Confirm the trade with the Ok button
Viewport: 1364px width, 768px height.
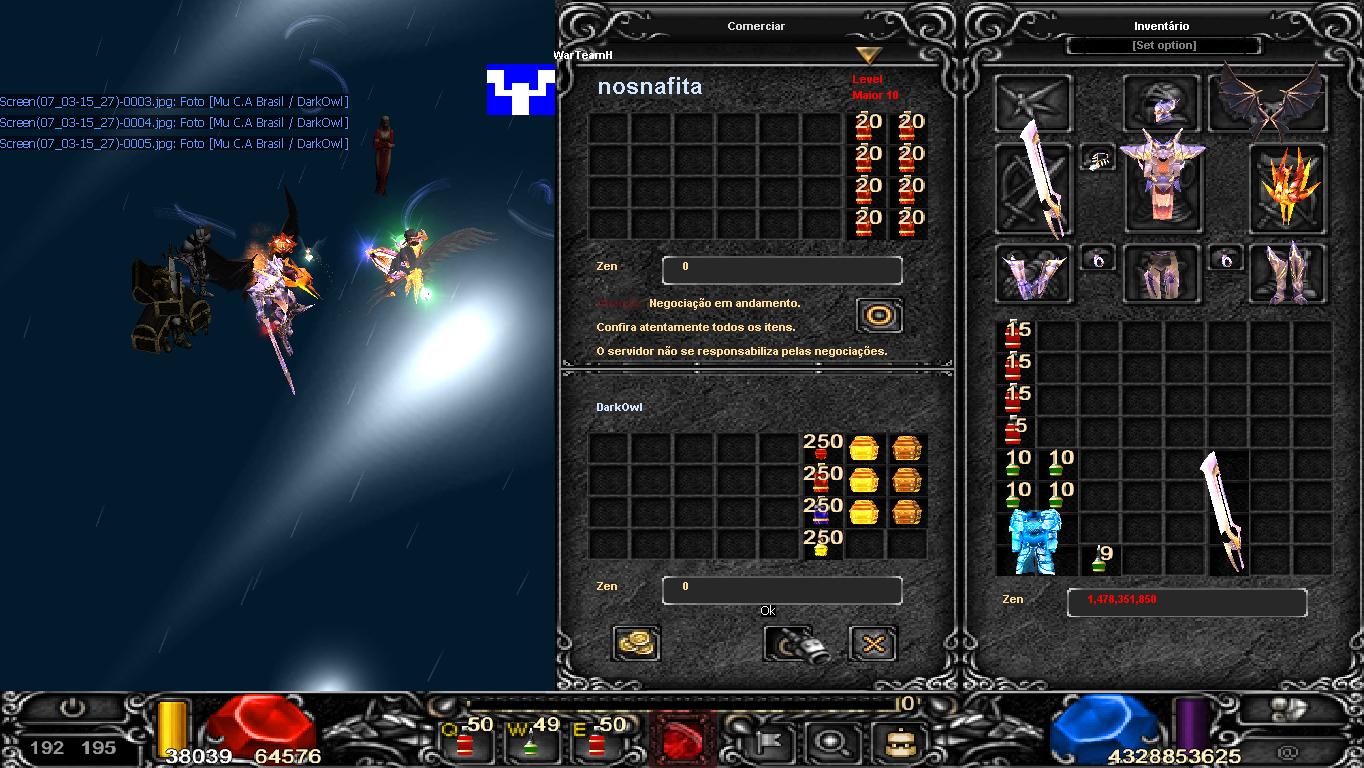pos(797,643)
